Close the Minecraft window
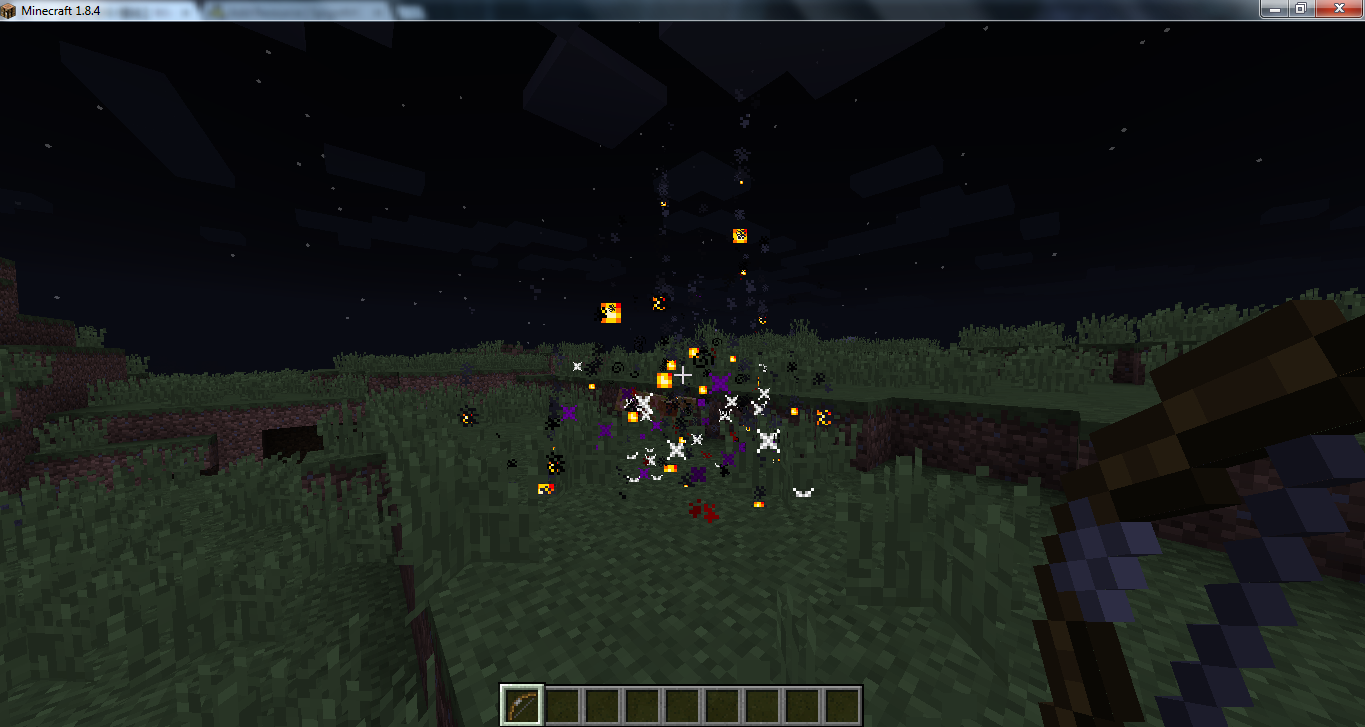This screenshot has width=1365, height=727. (1338, 9)
